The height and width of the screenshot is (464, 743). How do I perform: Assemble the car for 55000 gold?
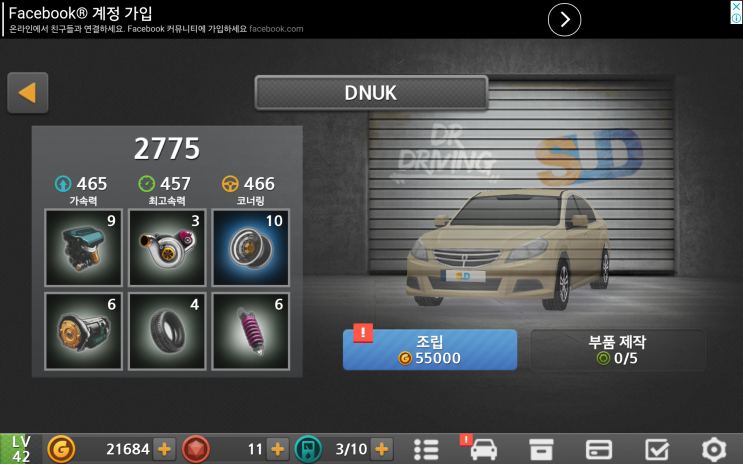429,349
